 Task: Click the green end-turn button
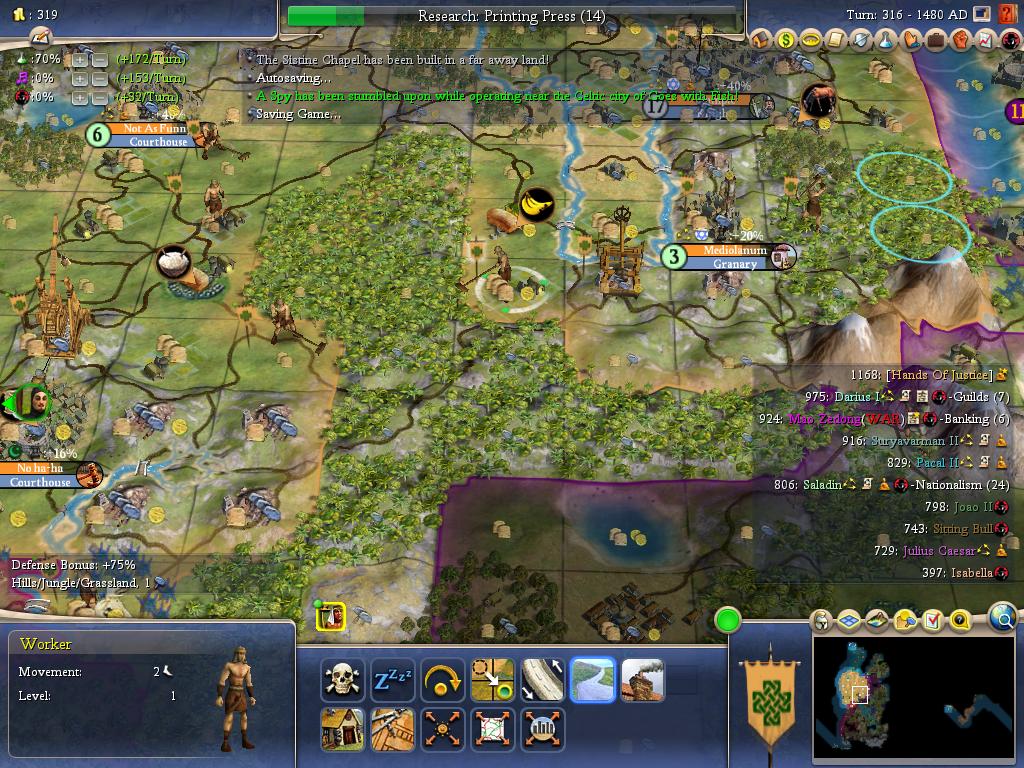click(x=727, y=621)
